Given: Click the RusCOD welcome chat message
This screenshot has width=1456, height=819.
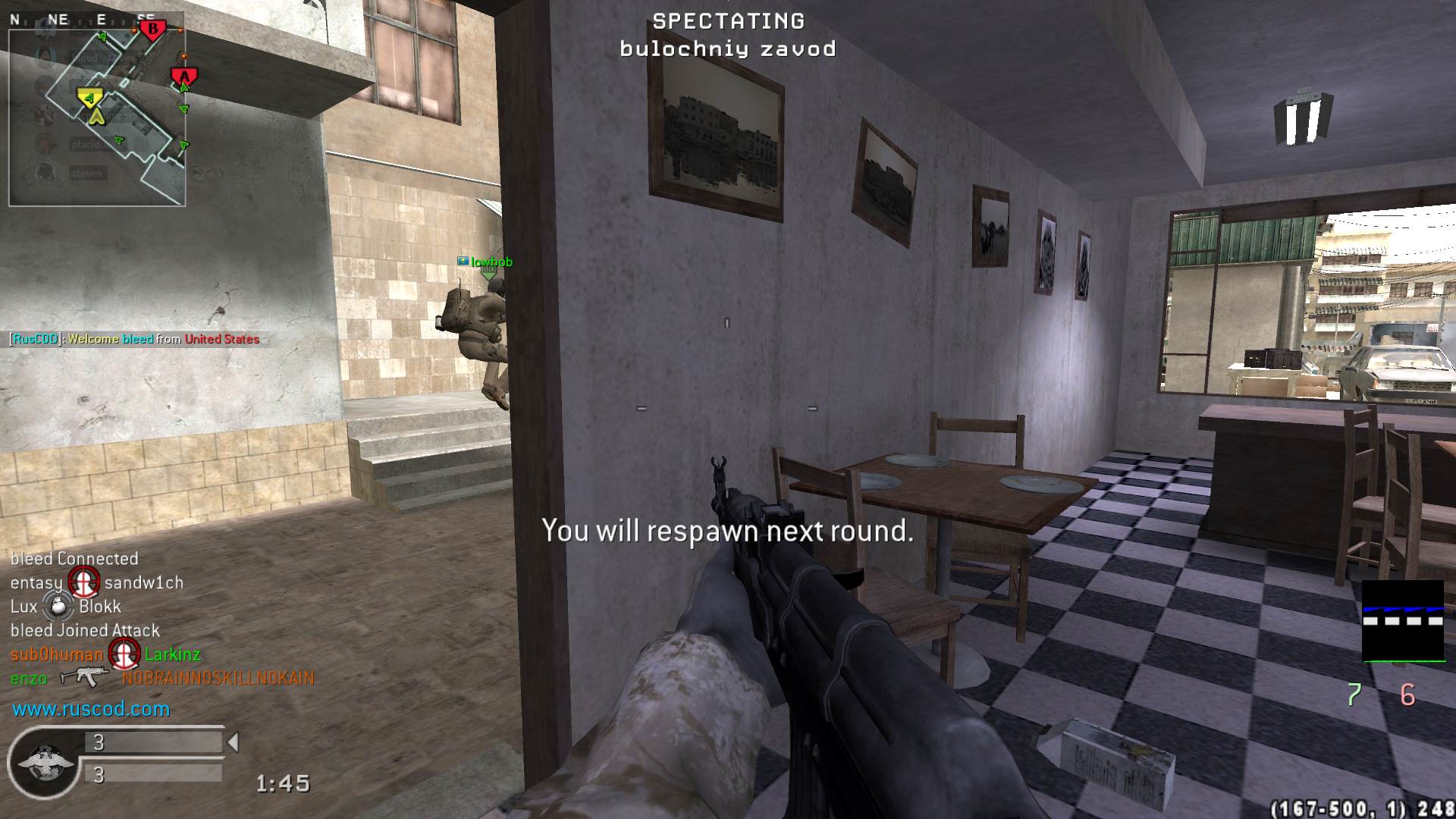Looking at the screenshot, I should [x=135, y=339].
